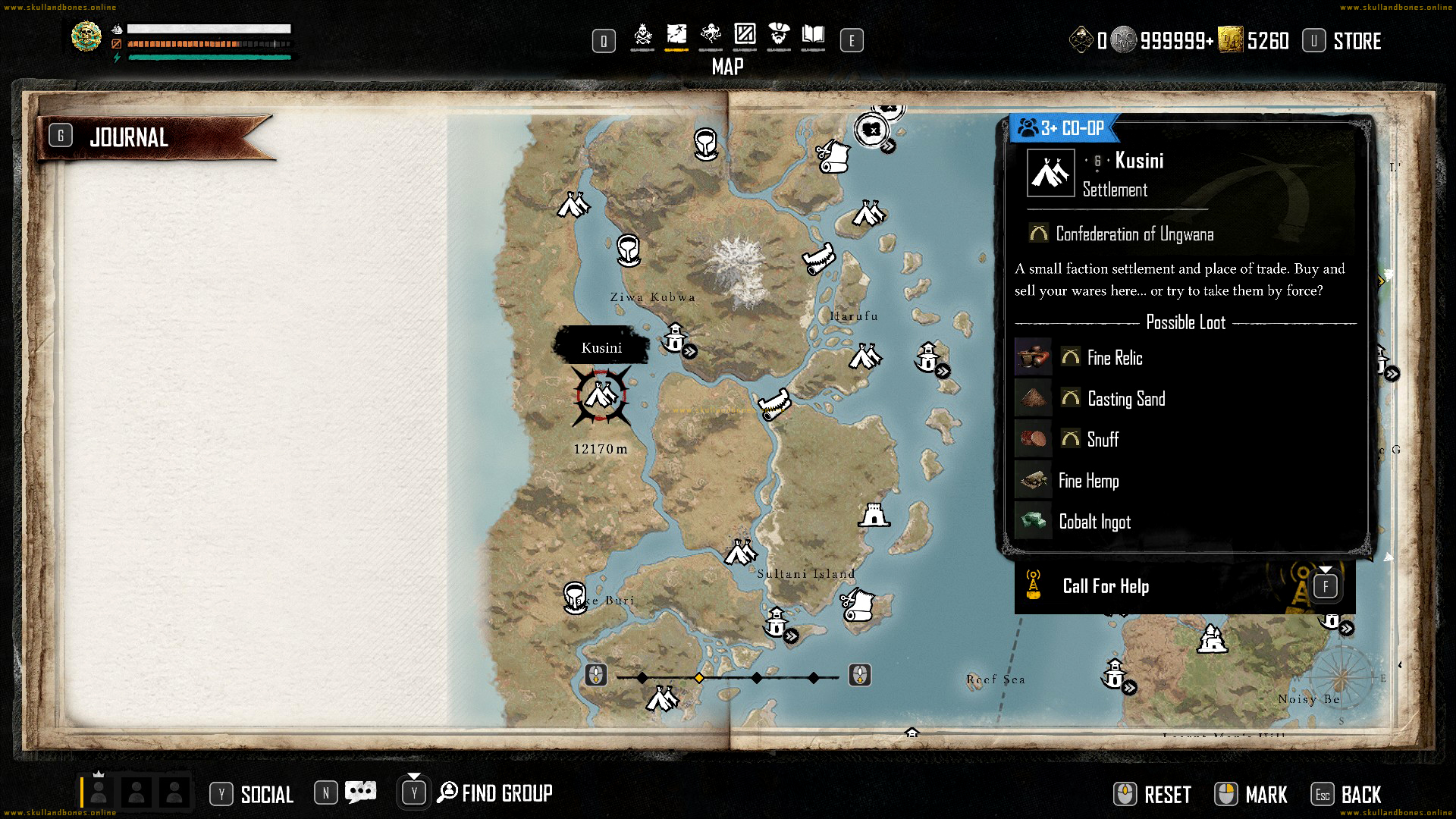Switch to the pirate captain tab
1456x819 pixels.
coord(779,35)
